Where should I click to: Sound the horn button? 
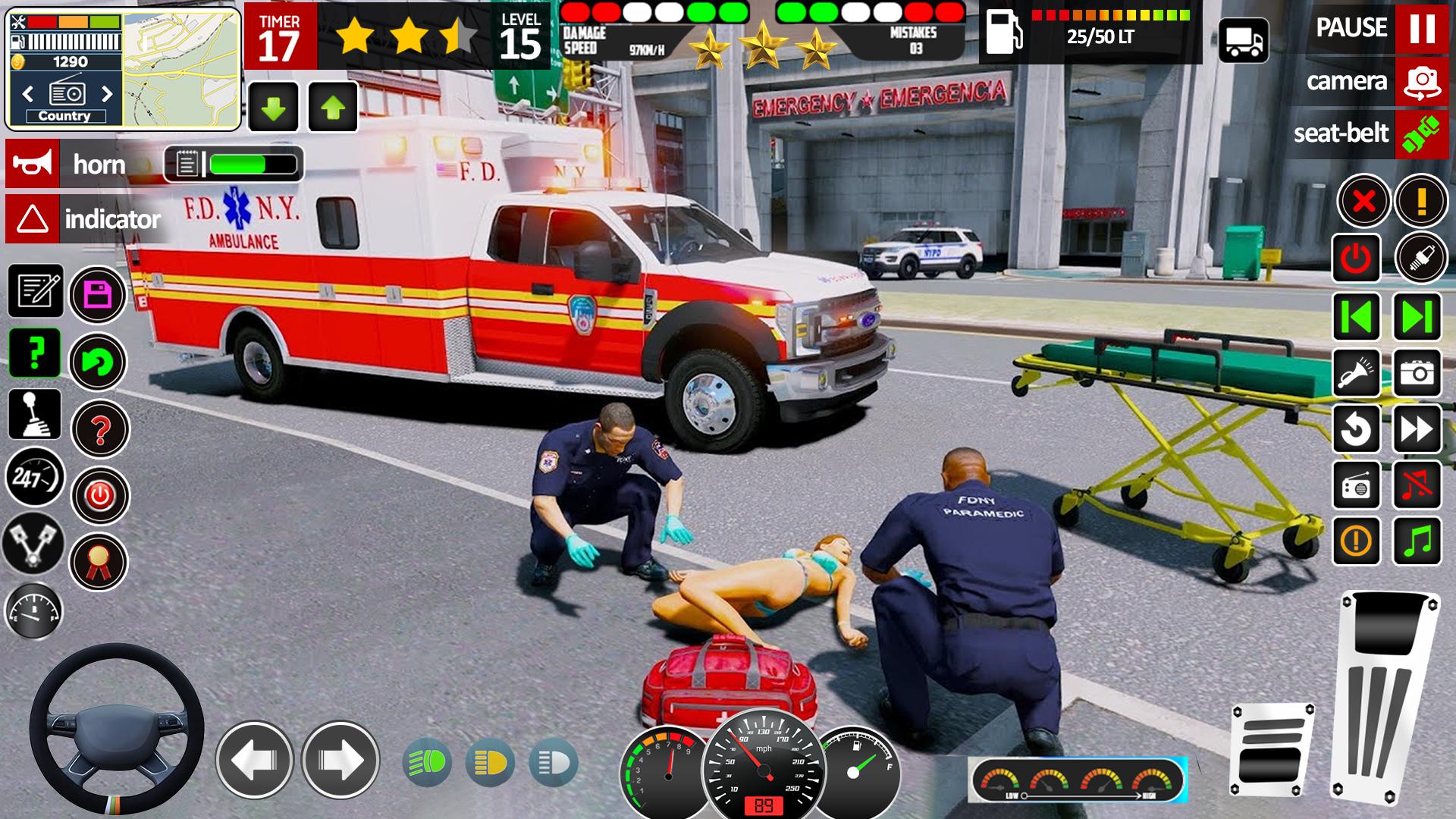(32, 164)
